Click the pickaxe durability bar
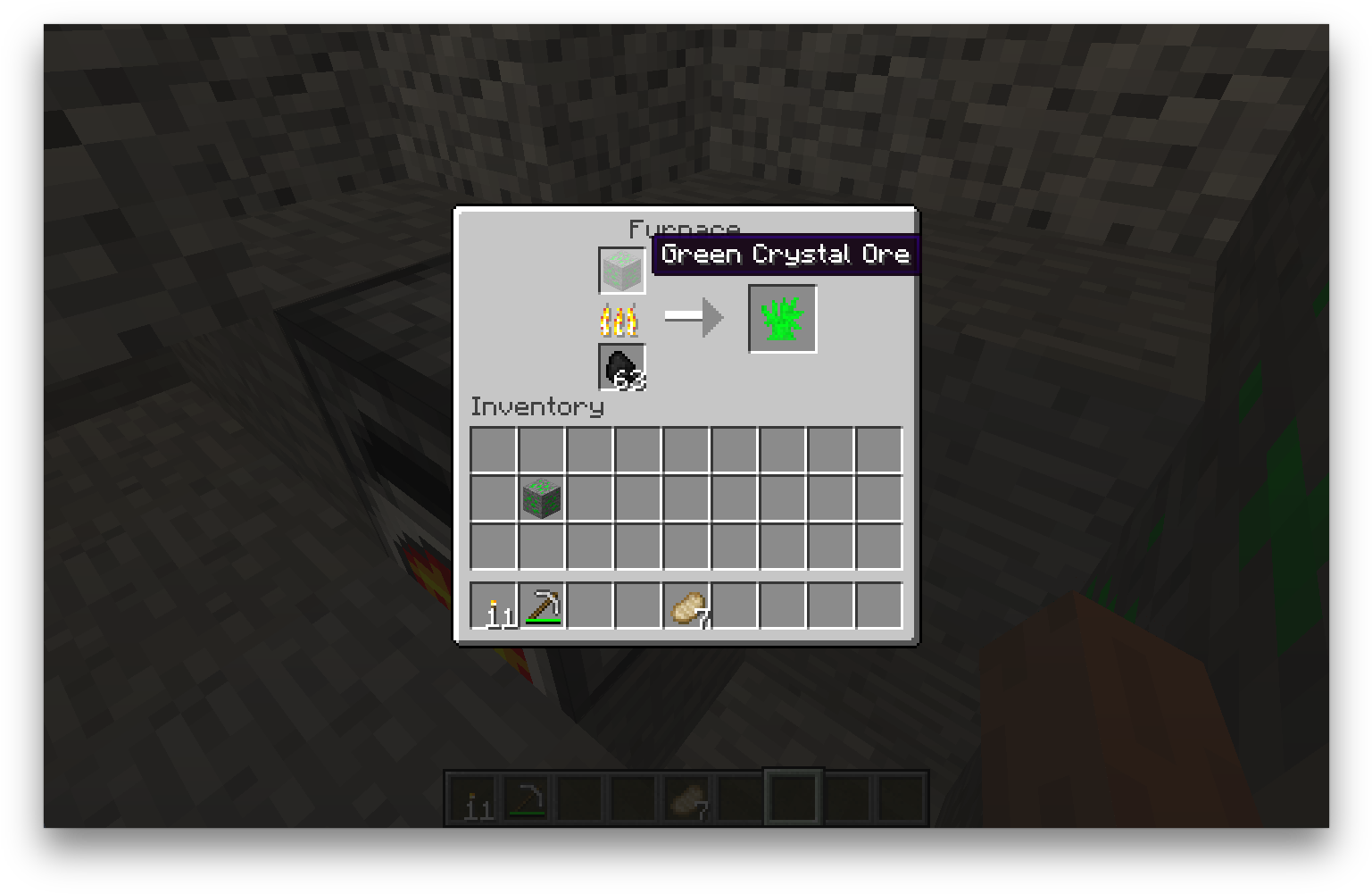Screen dimensions: 1372x894 [541, 619]
